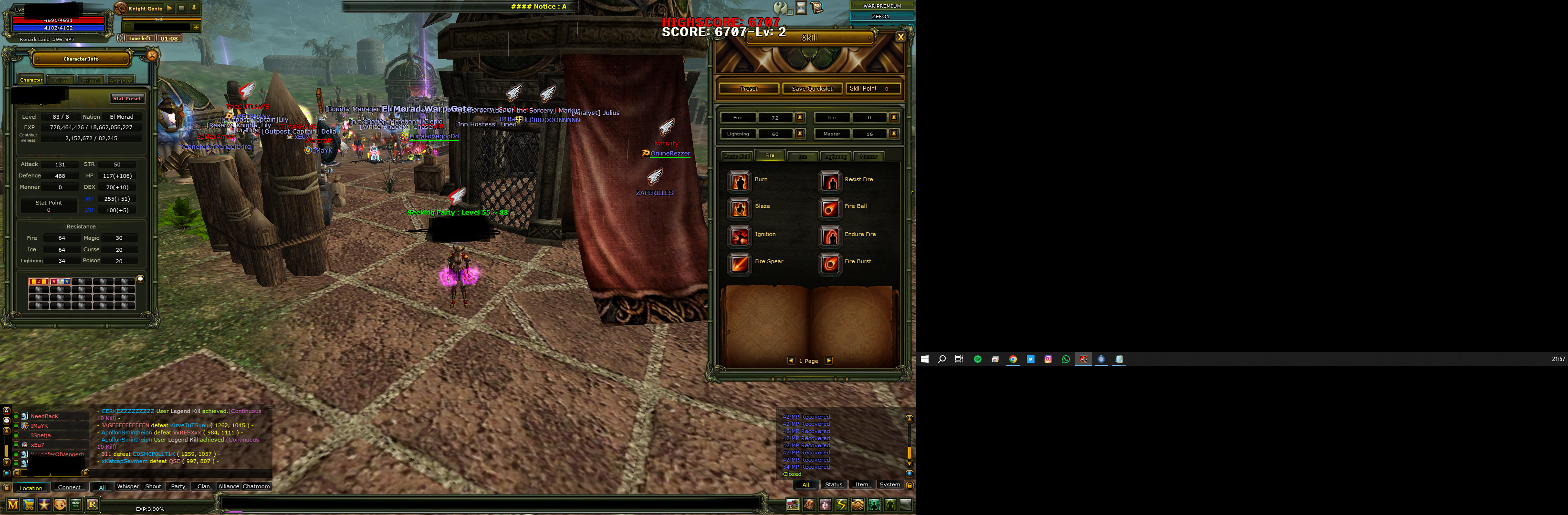
Task: Click the Knight Genie forward arrow
Action: [x=169, y=8]
